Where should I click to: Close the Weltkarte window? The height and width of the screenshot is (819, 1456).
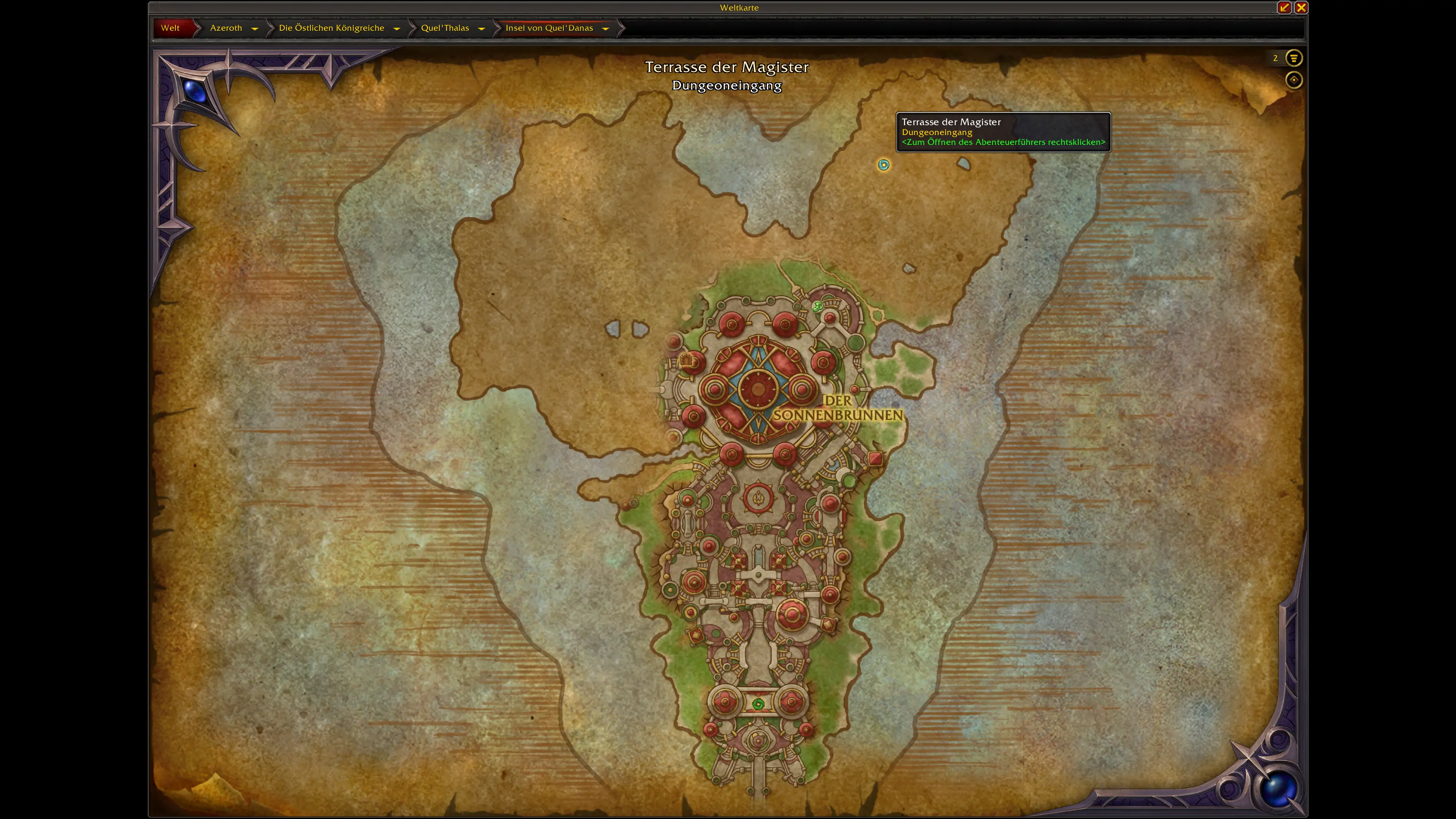(x=1301, y=7)
